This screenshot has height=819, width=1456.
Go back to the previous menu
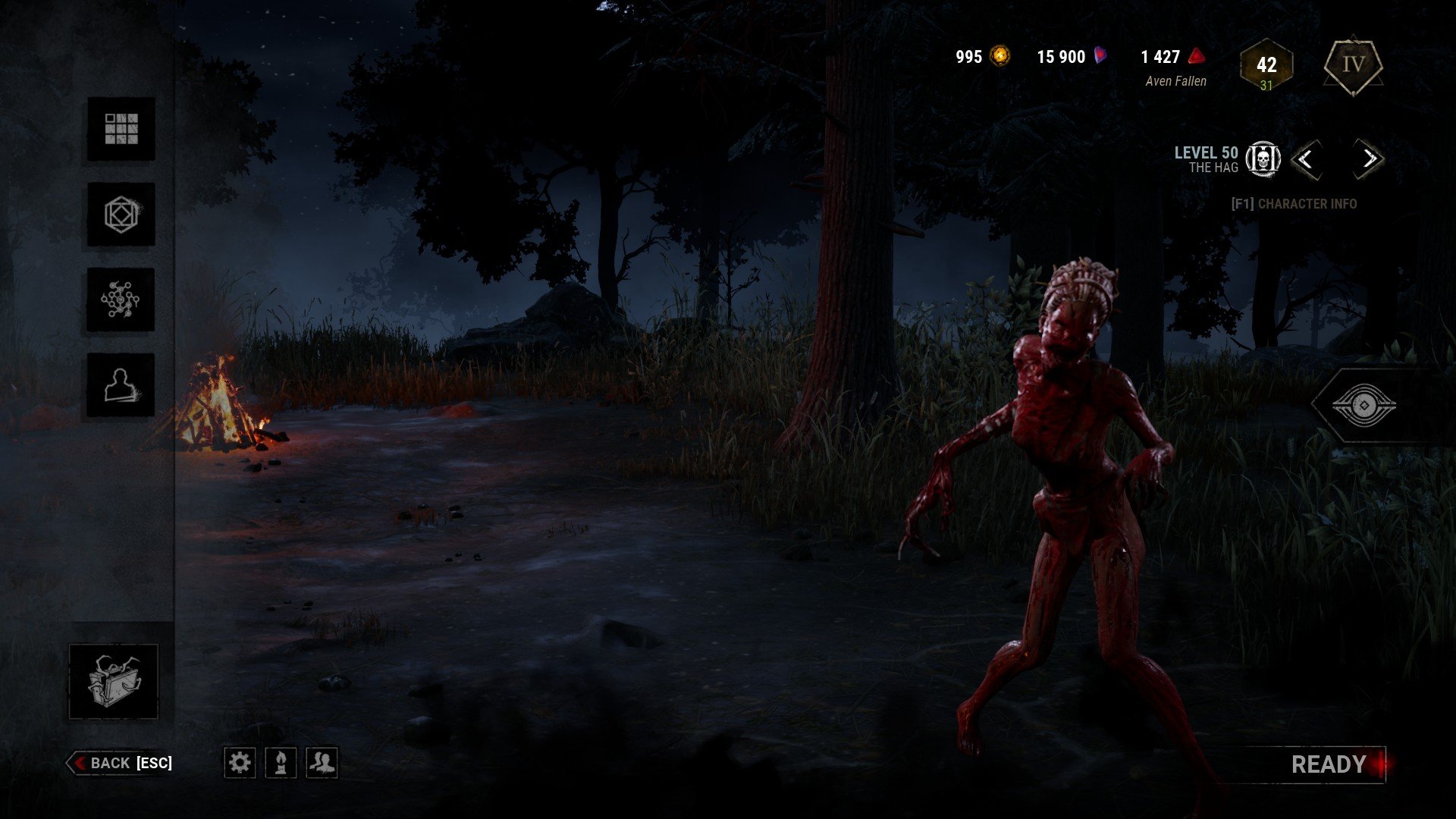coord(121,763)
